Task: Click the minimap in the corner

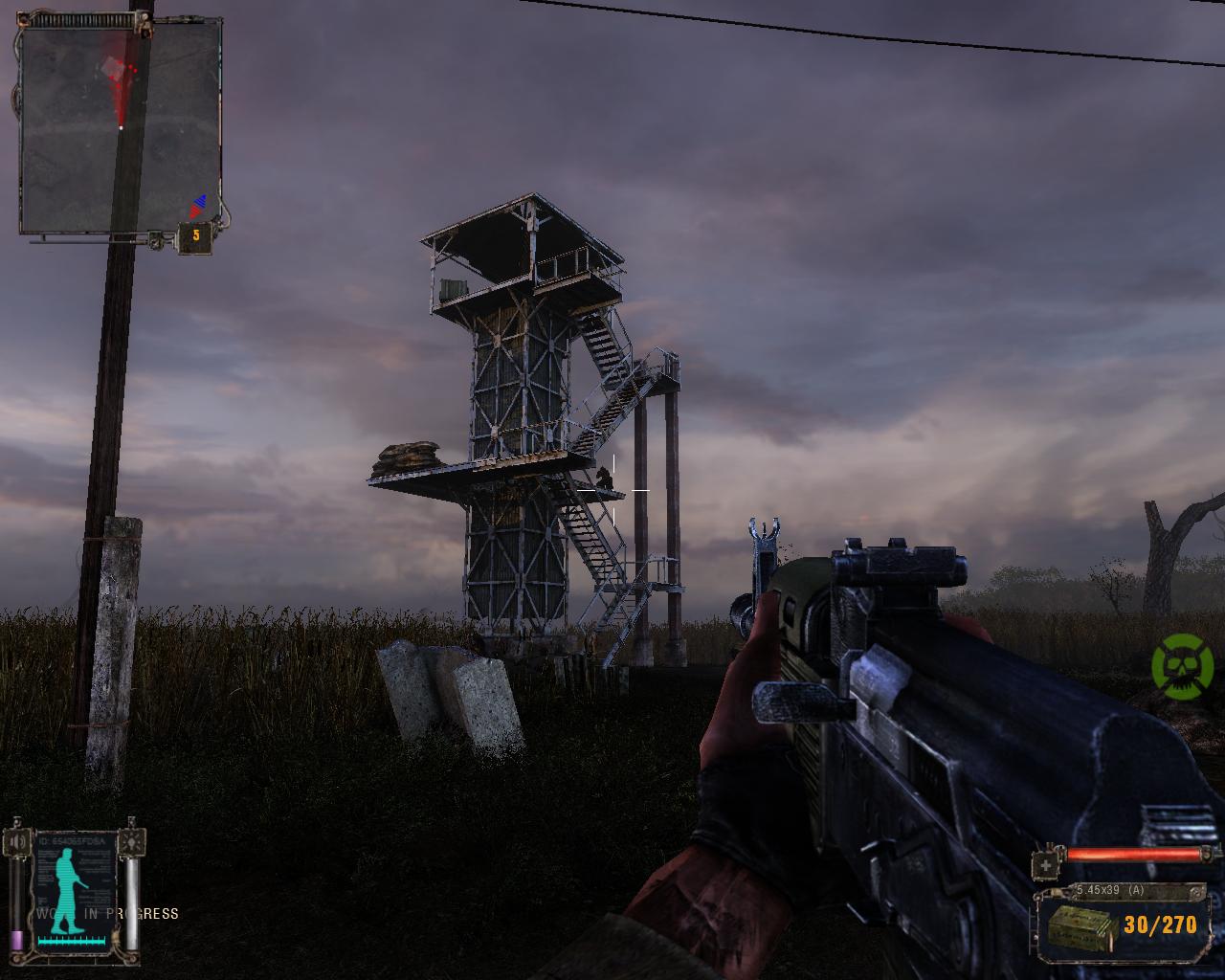Action: pos(120,129)
